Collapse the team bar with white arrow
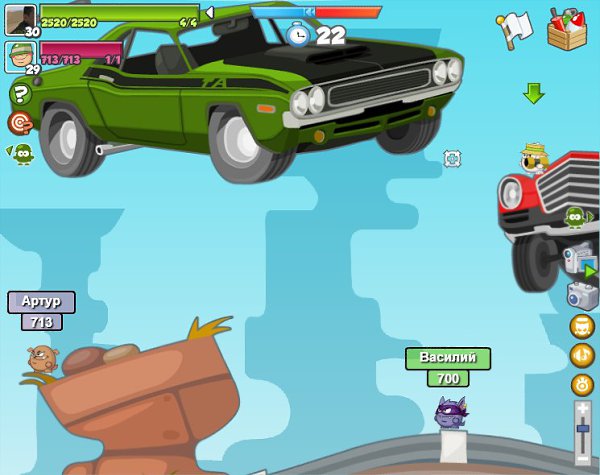Image resolution: width=600 pixels, height=475 pixels. pos(209,13)
